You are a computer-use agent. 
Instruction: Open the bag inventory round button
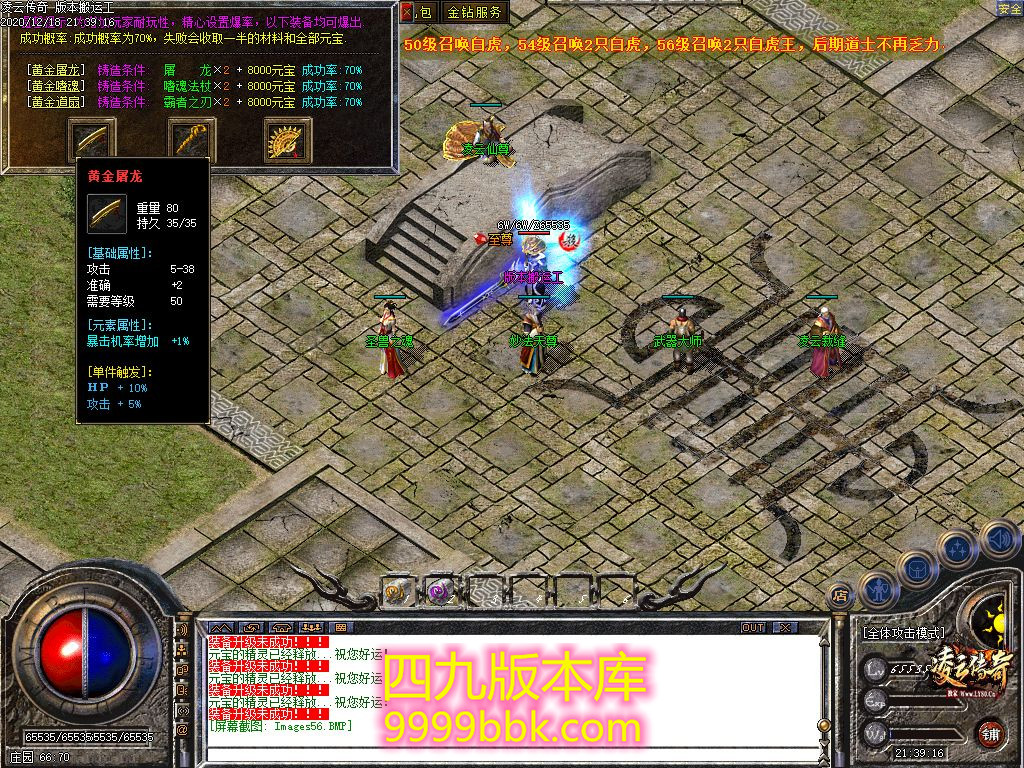coord(916,569)
